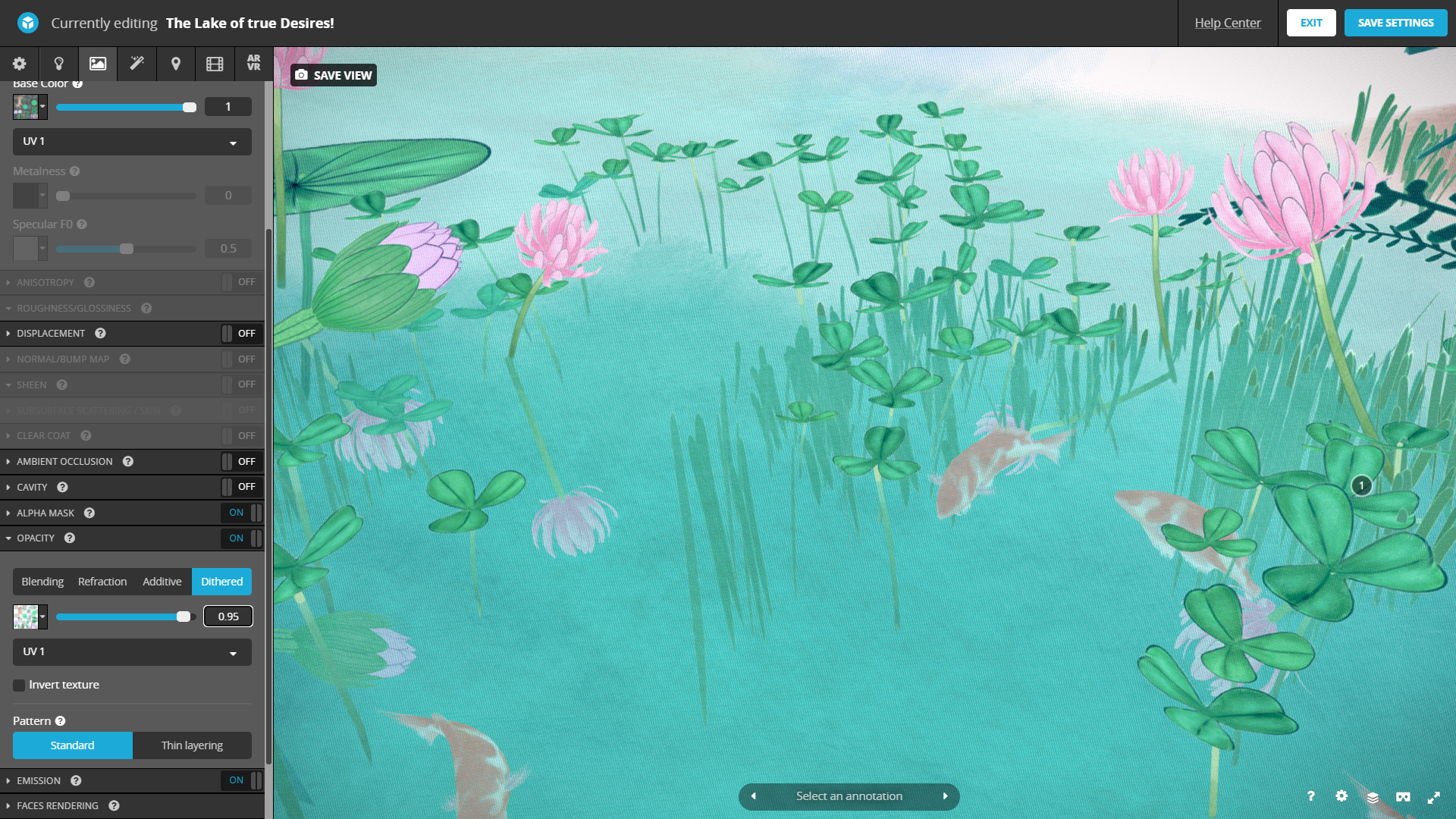Open the animation film strip tab

coord(215,64)
